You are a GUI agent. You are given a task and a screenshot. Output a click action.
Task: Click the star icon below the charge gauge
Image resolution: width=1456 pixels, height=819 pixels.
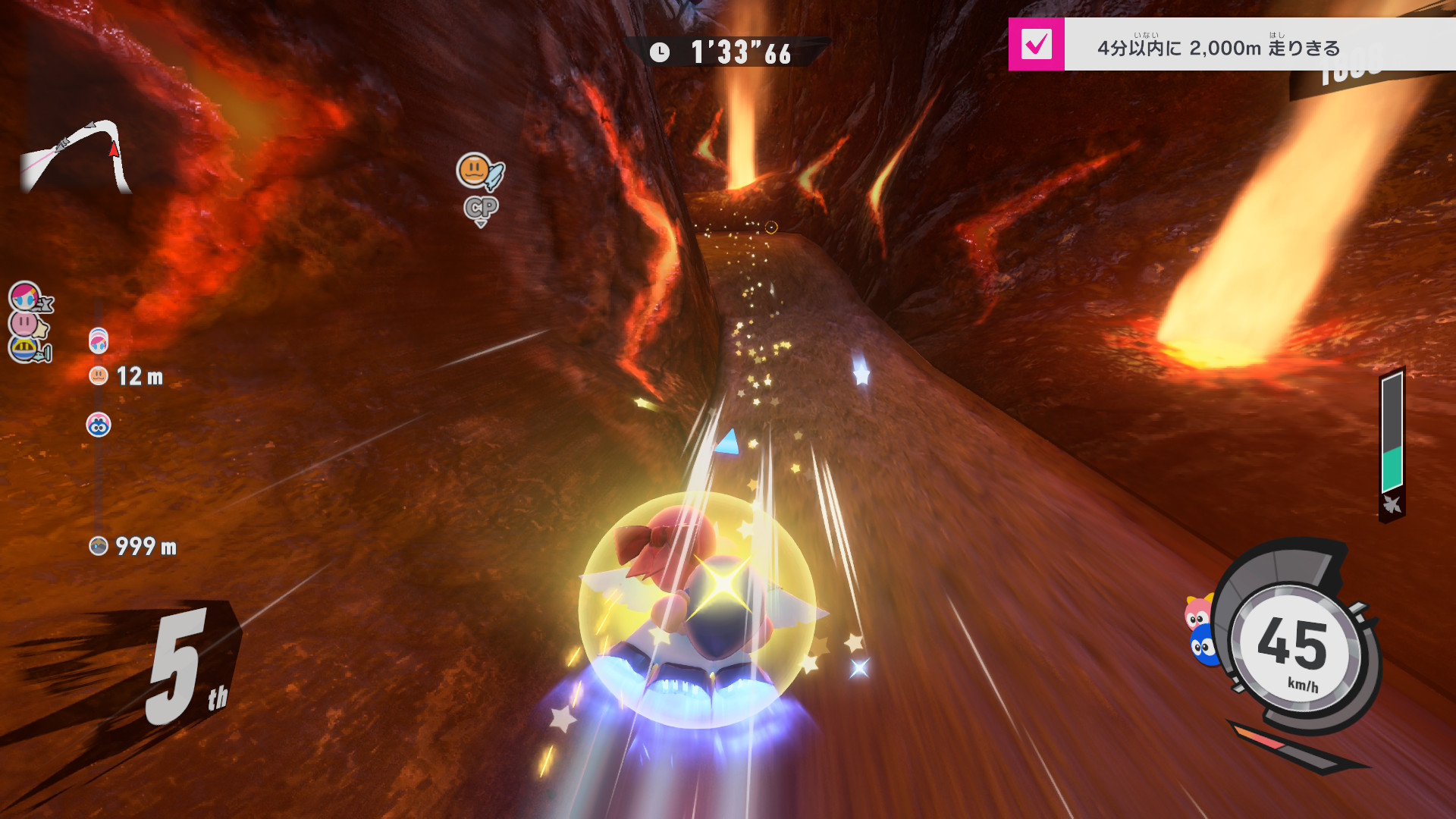coord(1392,505)
